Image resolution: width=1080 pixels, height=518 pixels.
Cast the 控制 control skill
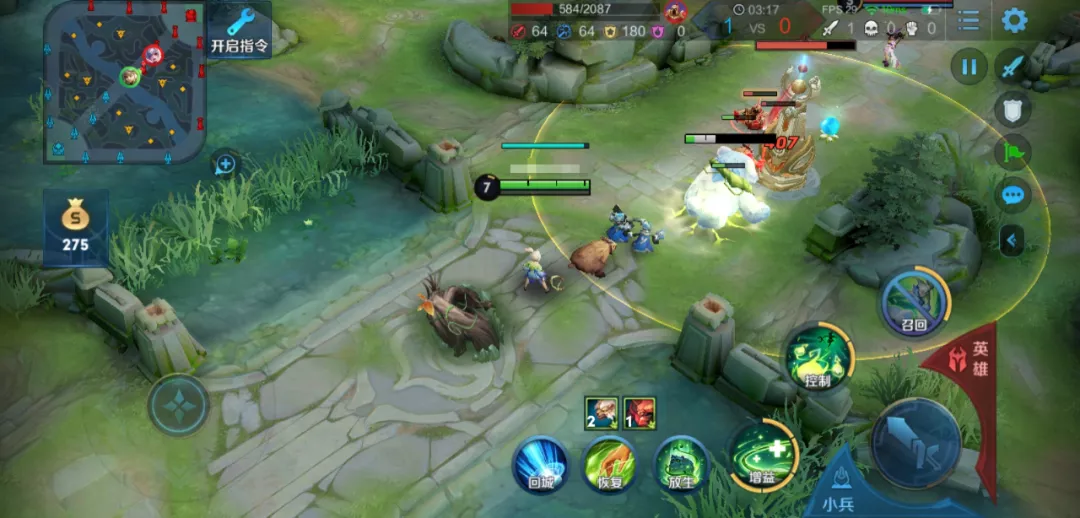point(817,357)
